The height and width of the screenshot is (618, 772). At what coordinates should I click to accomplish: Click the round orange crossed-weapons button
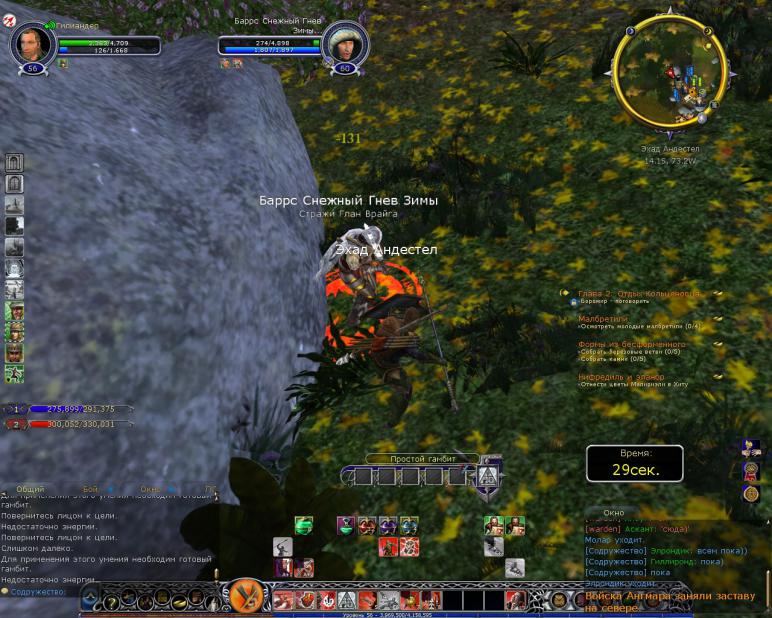click(241, 597)
